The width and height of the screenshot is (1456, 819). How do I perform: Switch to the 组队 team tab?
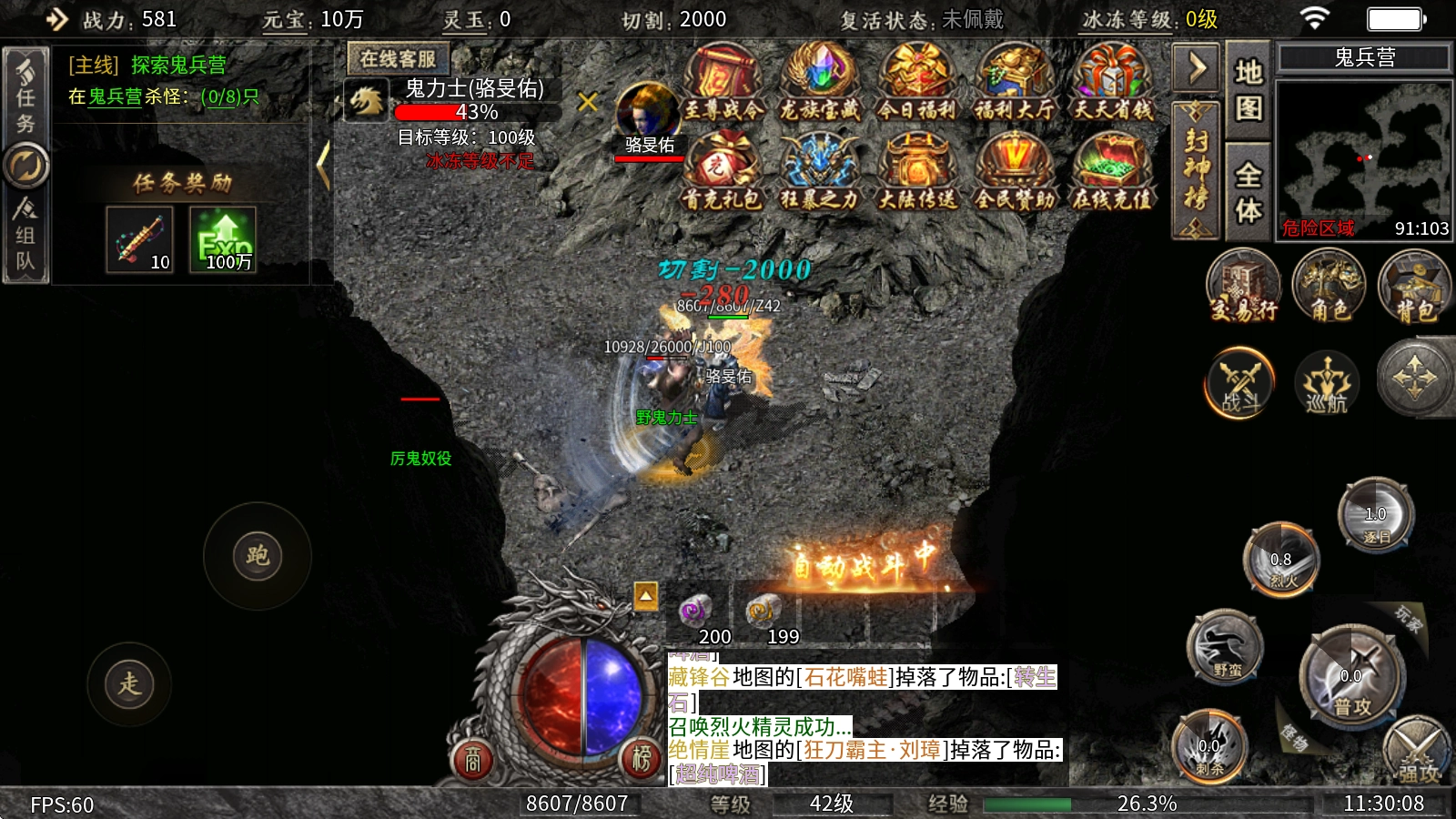25,235
